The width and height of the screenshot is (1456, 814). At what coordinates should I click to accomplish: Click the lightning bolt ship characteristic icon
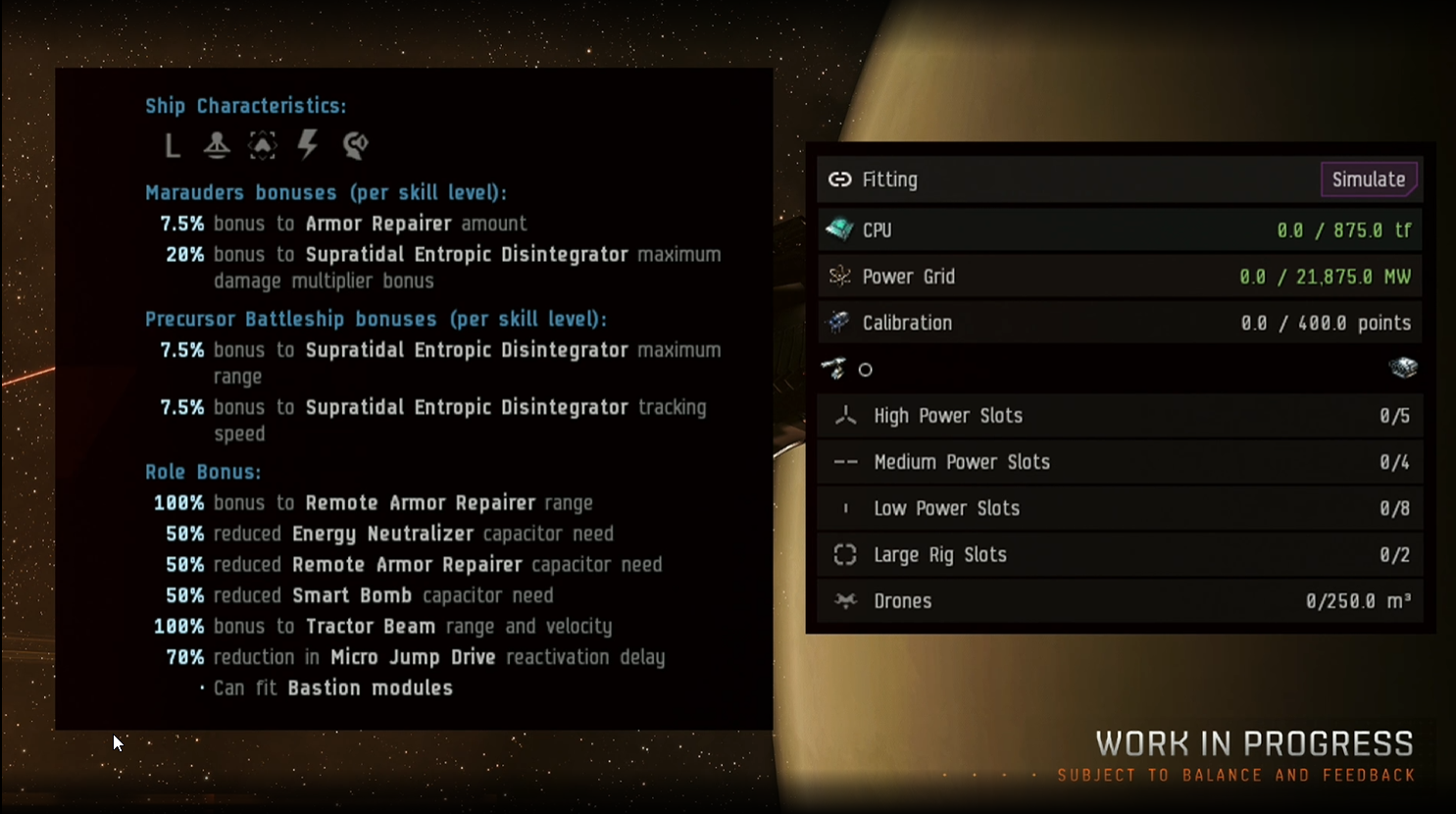tap(308, 145)
